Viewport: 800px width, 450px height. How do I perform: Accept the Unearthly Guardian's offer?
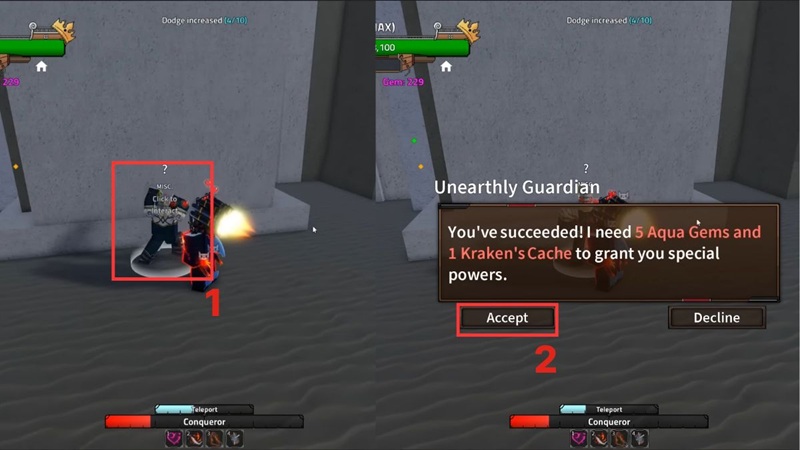tap(507, 318)
